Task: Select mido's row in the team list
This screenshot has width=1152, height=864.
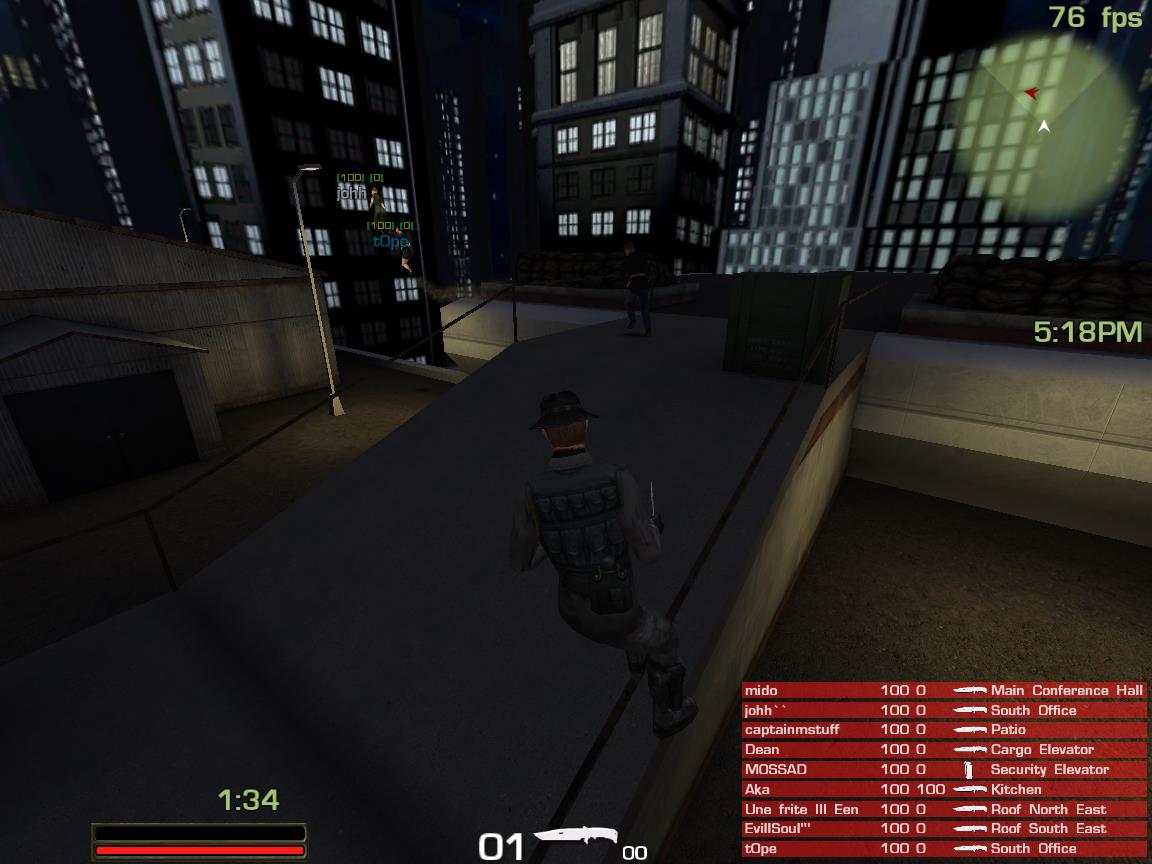Action: 943,690
